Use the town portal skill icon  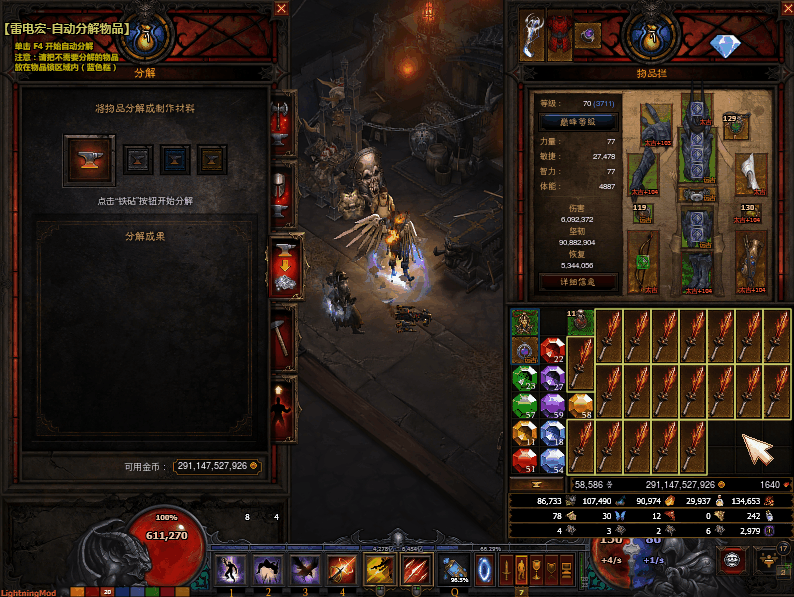click(486, 571)
